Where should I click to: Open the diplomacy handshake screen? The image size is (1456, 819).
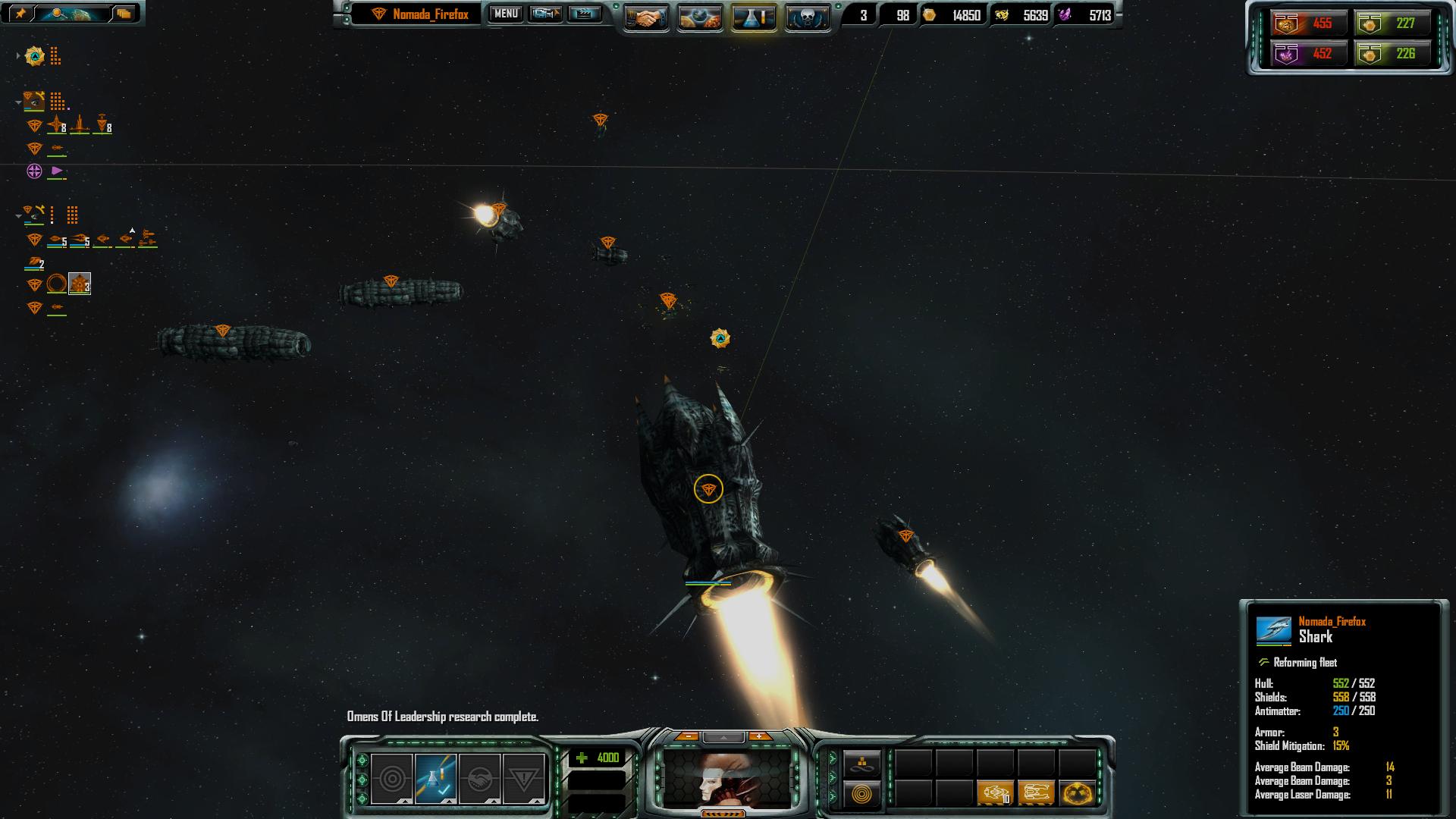click(646, 17)
